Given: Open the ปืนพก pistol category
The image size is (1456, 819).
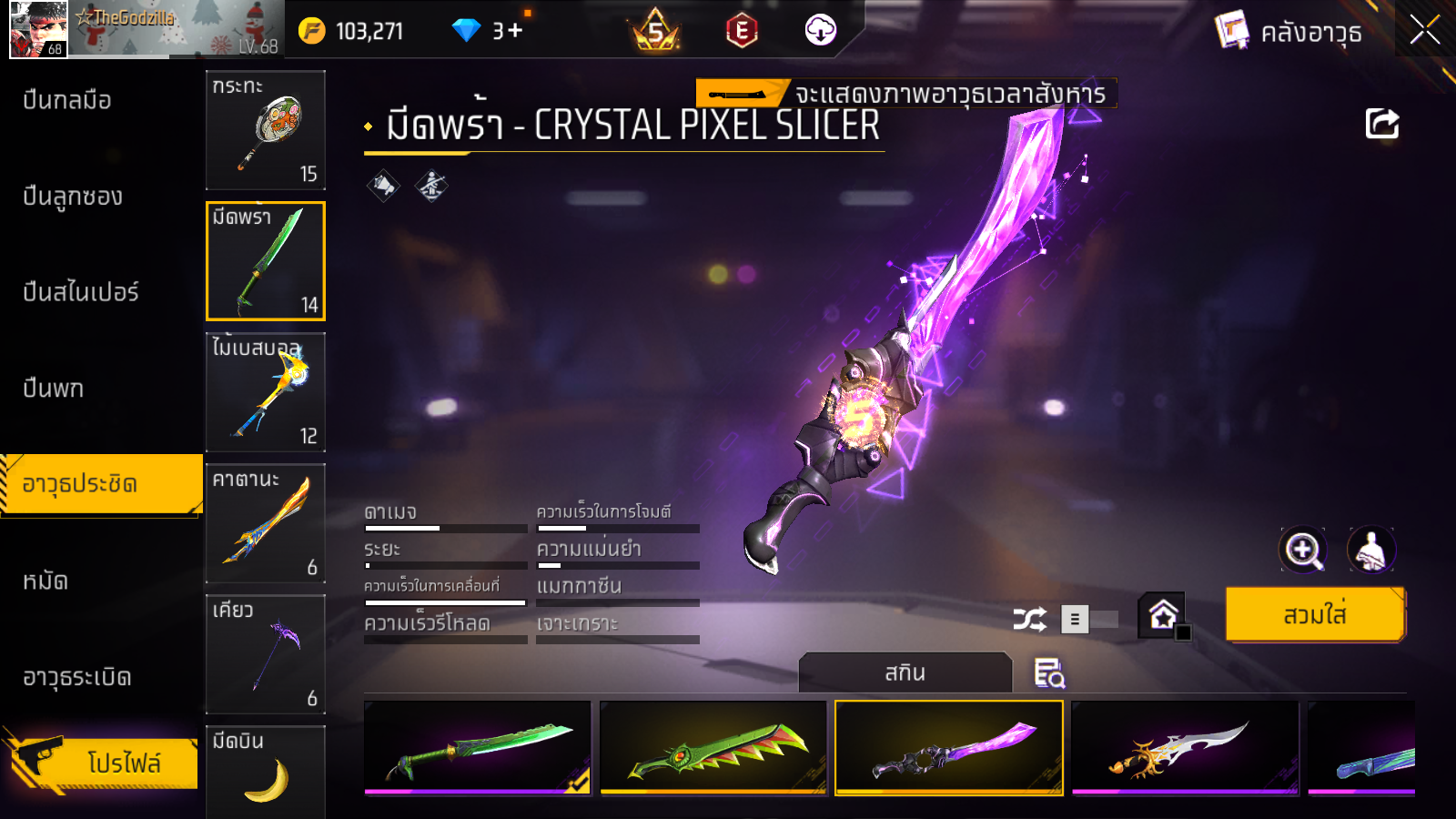Looking at the screenshot, I should pos(54,389).
